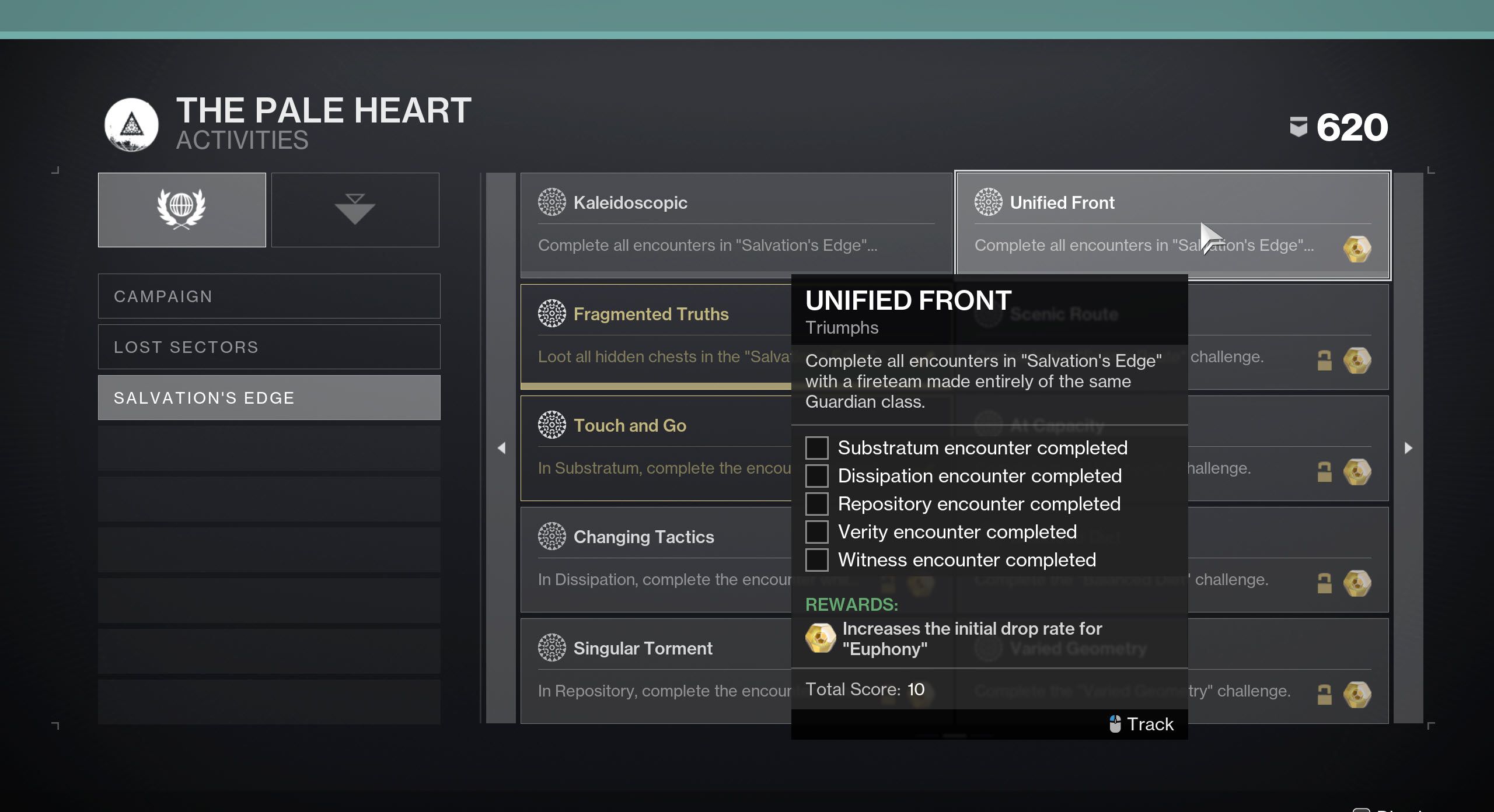Check the Substratum encounter completed checkbox
Screen dimensions: 1494x812
pyautogui.click(x=817, y=447)
